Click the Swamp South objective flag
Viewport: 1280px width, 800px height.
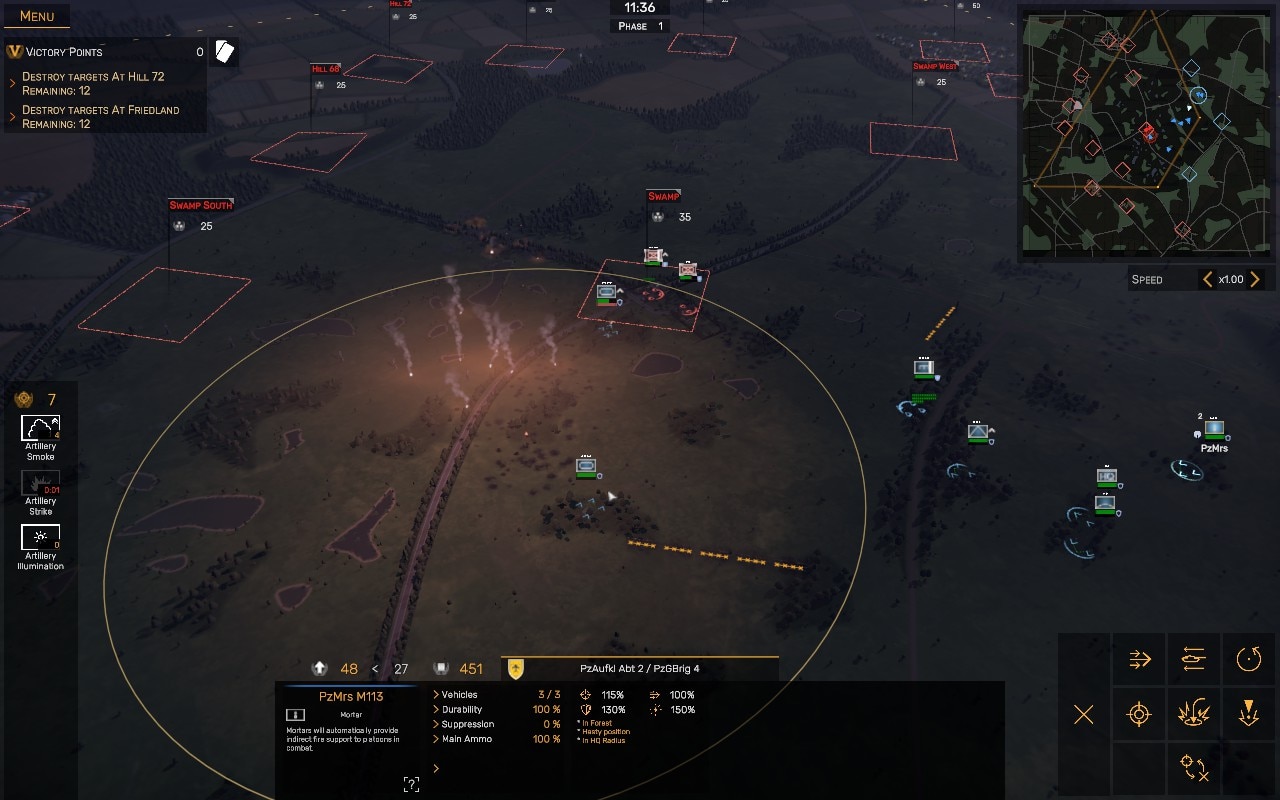point(201,205)
